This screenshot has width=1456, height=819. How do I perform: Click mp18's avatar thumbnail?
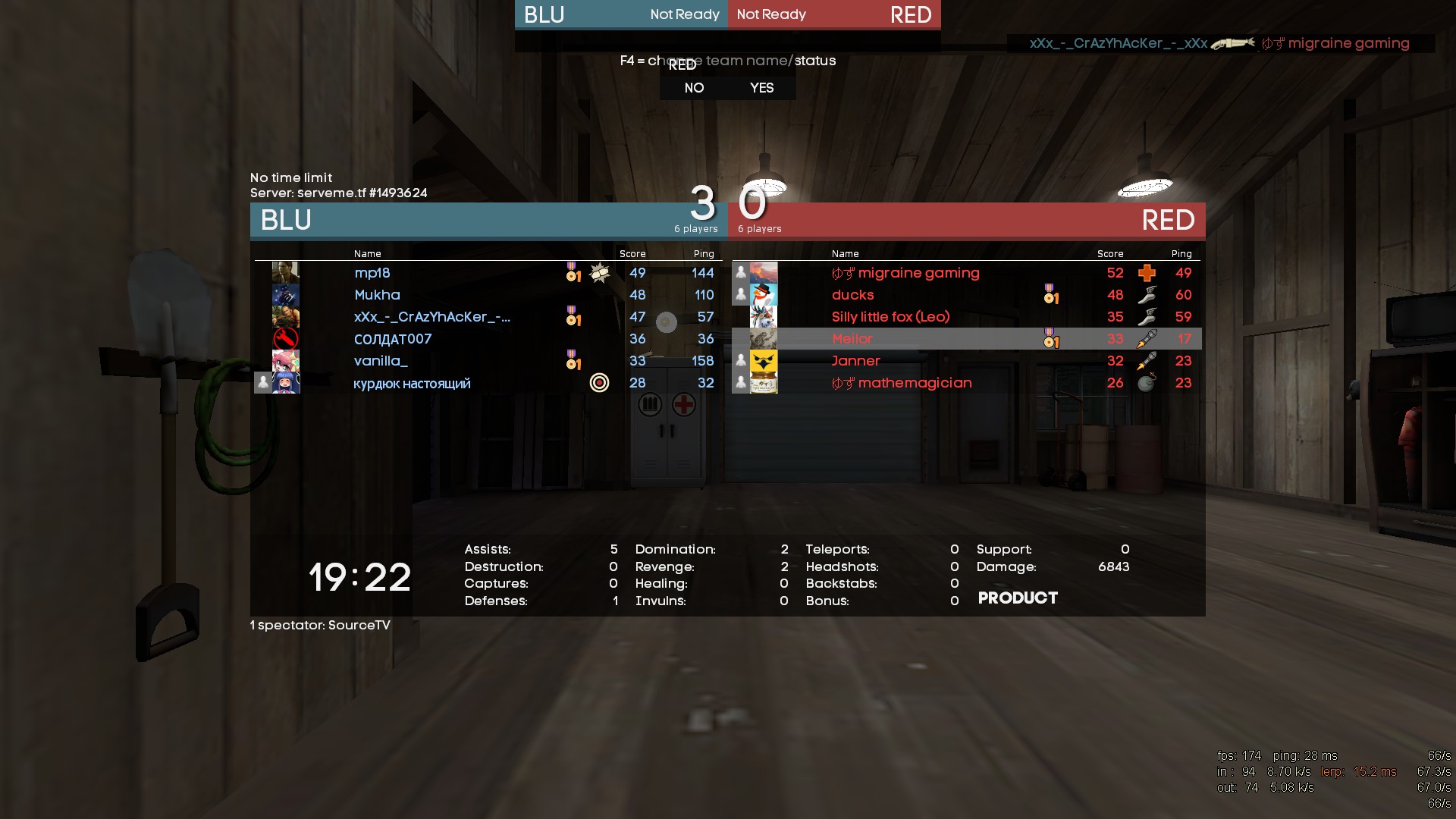pos(286,273)
